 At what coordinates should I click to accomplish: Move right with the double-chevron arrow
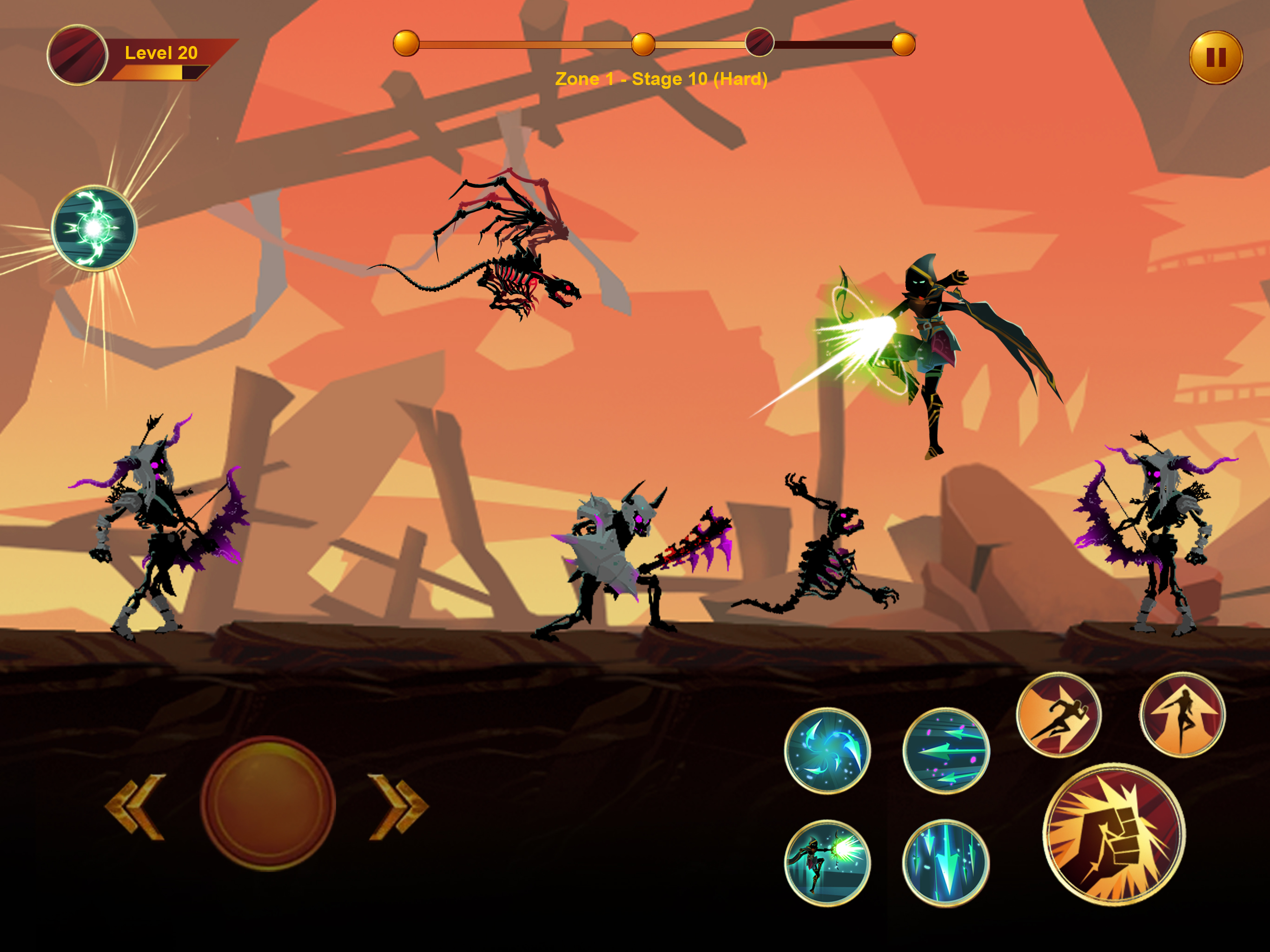[398, 806]
